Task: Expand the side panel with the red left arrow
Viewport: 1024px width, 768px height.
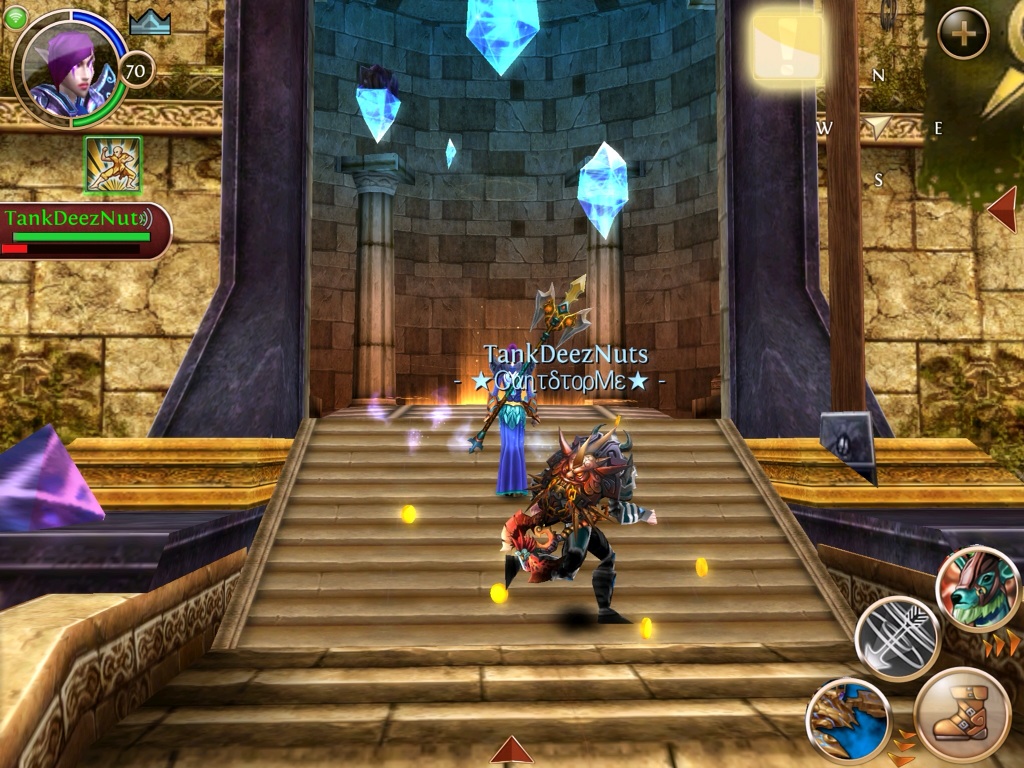Action: [1002, 208]
